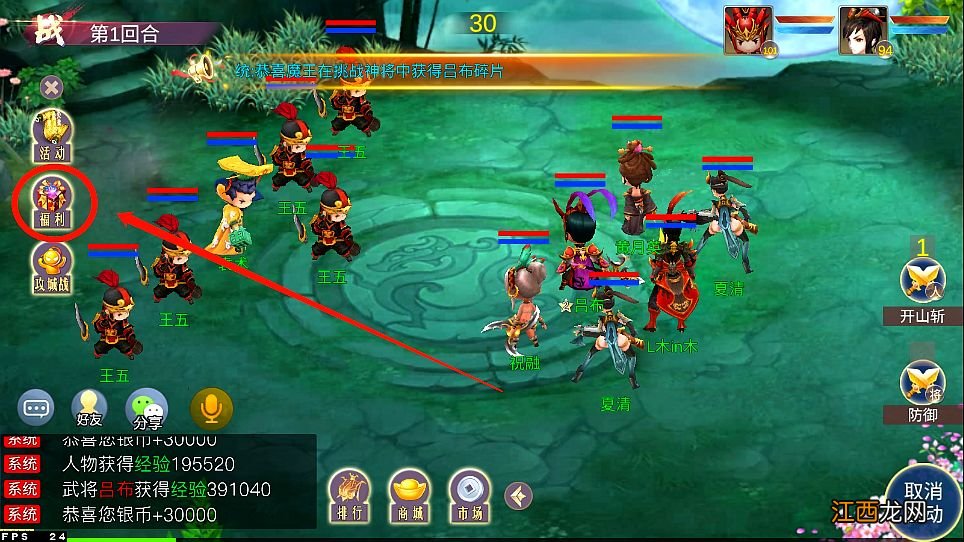Collapse the bottom menu with the arrow button
Screen dimensions: 964x542
pyautogui.click(x=518, y=494)
